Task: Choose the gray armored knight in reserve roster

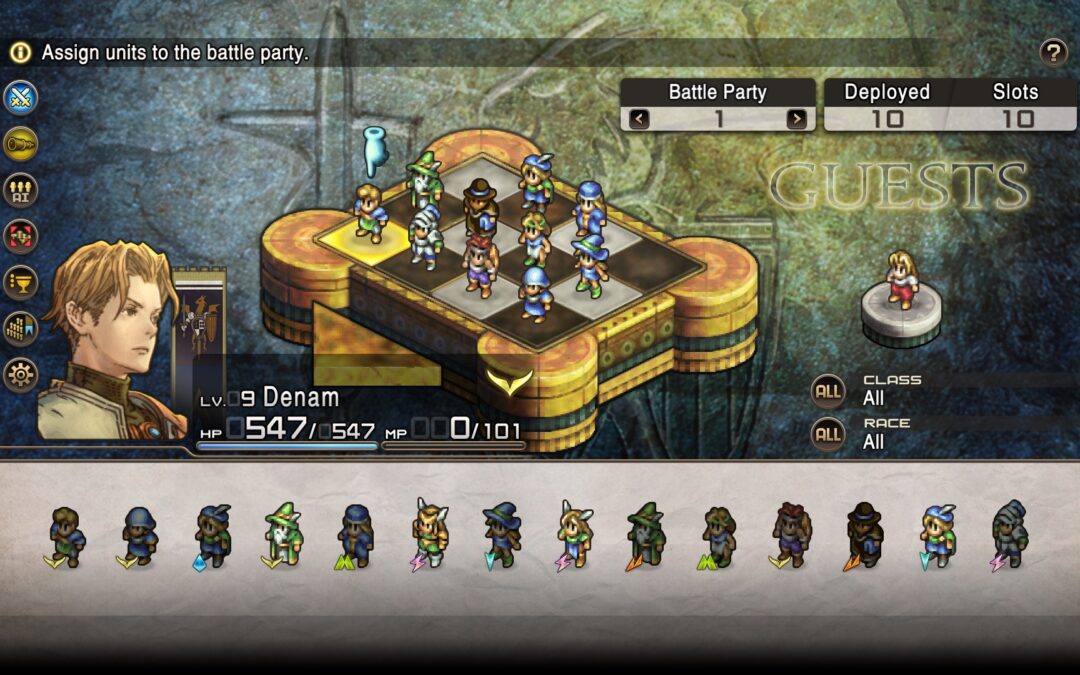Action: [1009, 535]
